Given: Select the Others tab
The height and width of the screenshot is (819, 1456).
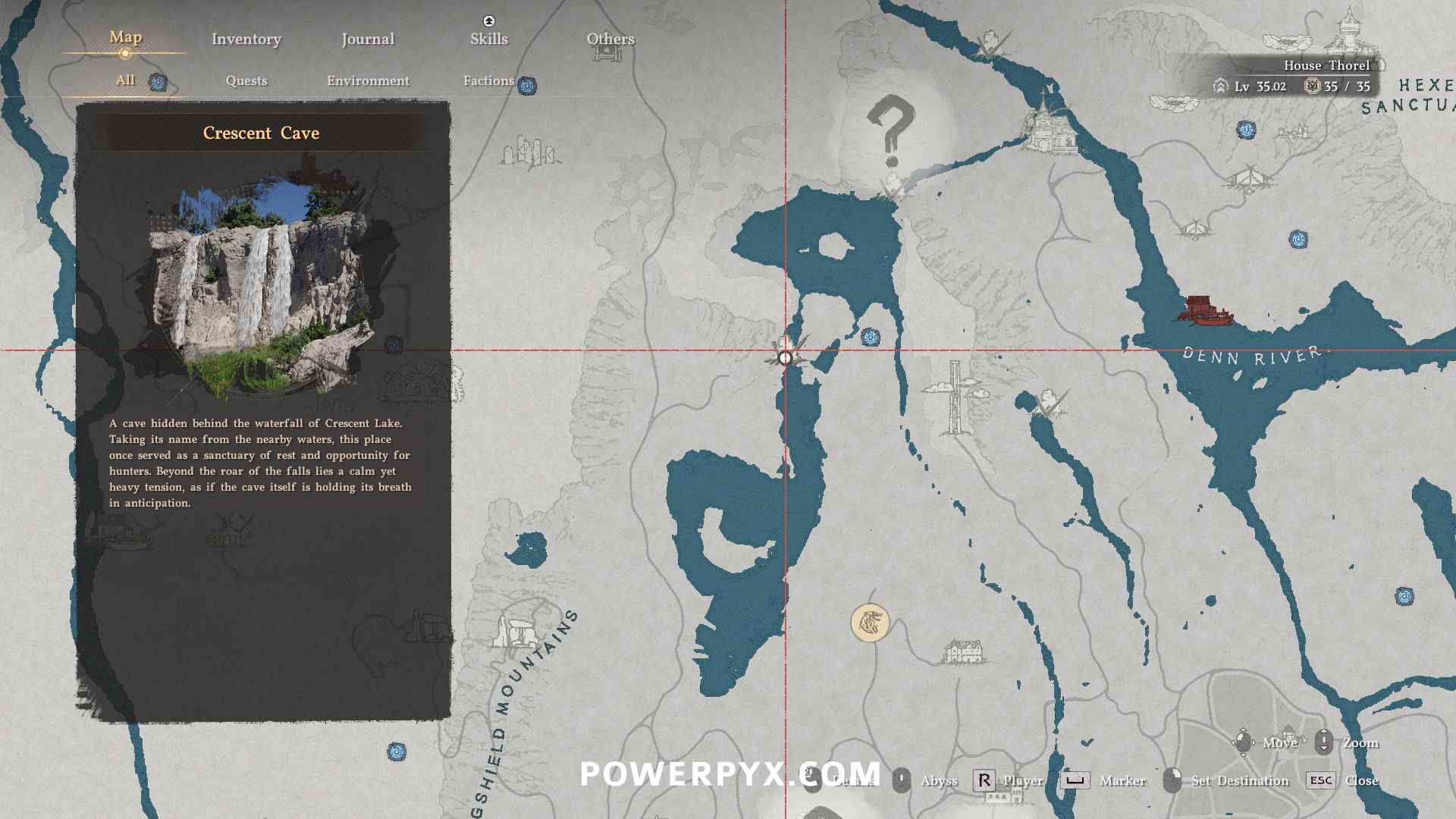Looking at the screenshot, I should (610, 39).
